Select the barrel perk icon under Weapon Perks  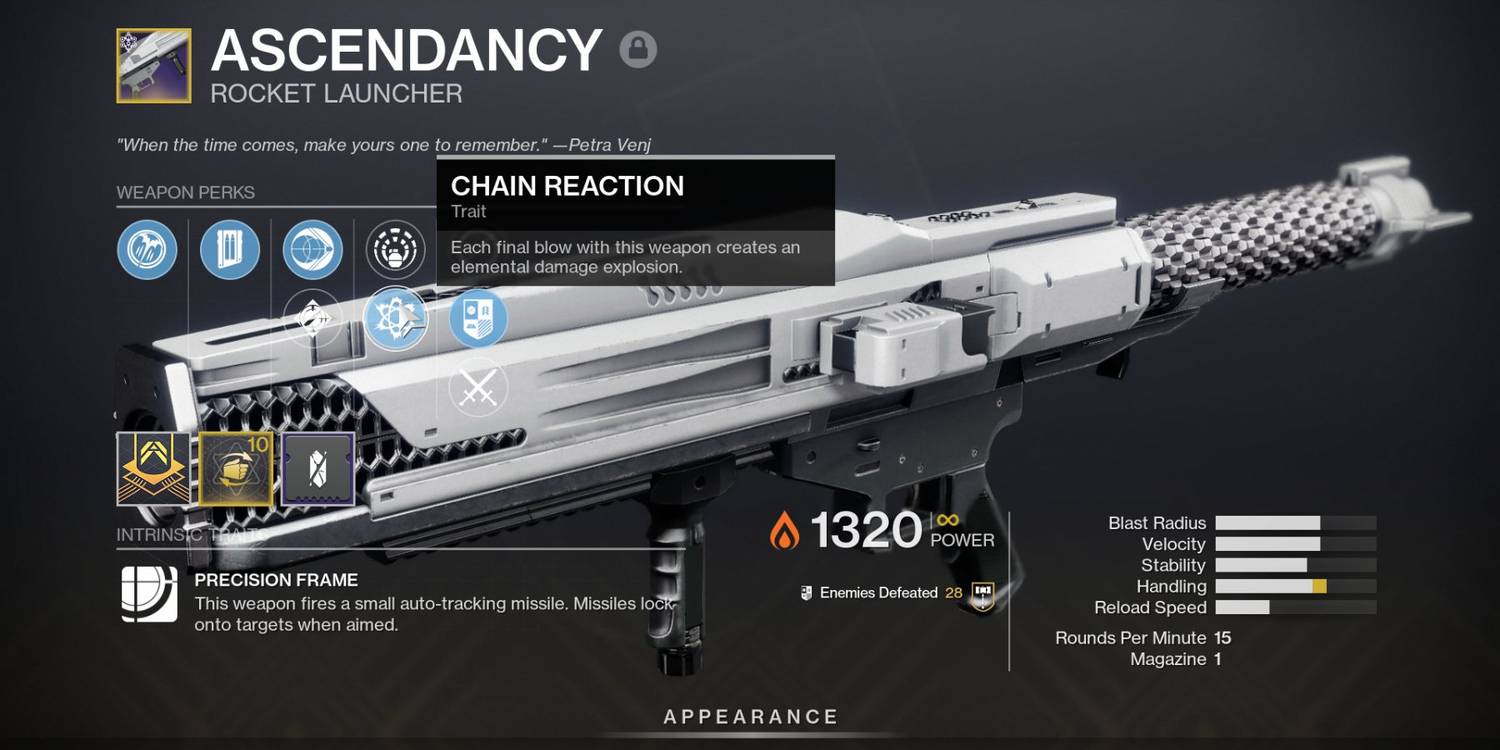pyautogui.click(x=147, y=250)
